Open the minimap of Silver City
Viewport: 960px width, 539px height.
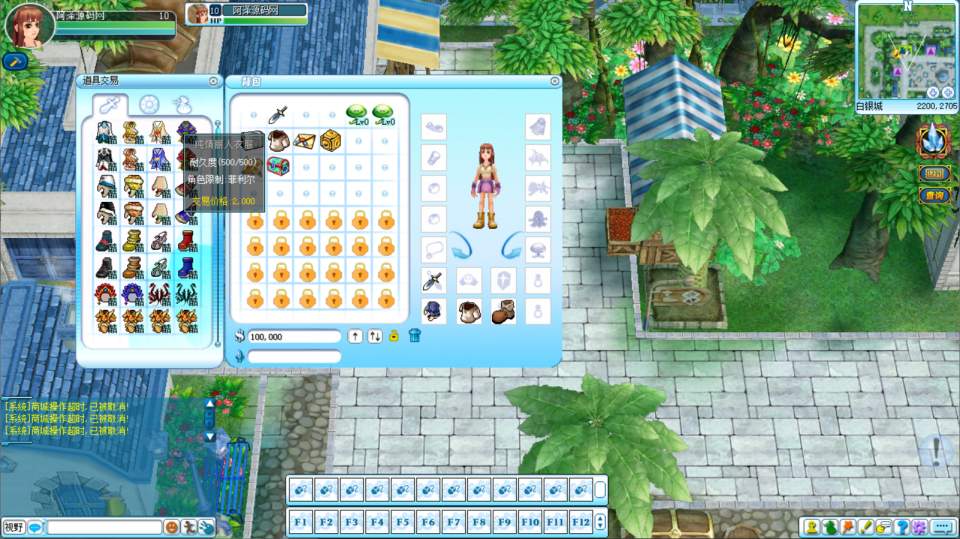coord(905,50)
